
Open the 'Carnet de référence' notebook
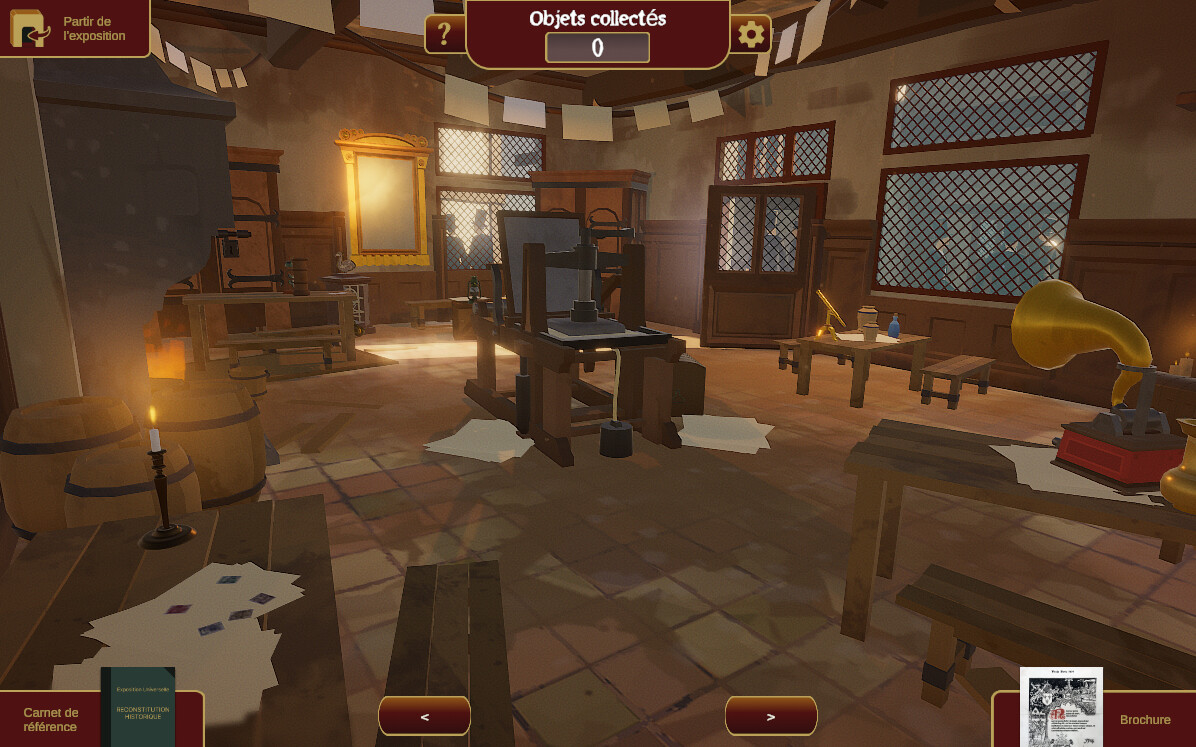click(100, 717)
